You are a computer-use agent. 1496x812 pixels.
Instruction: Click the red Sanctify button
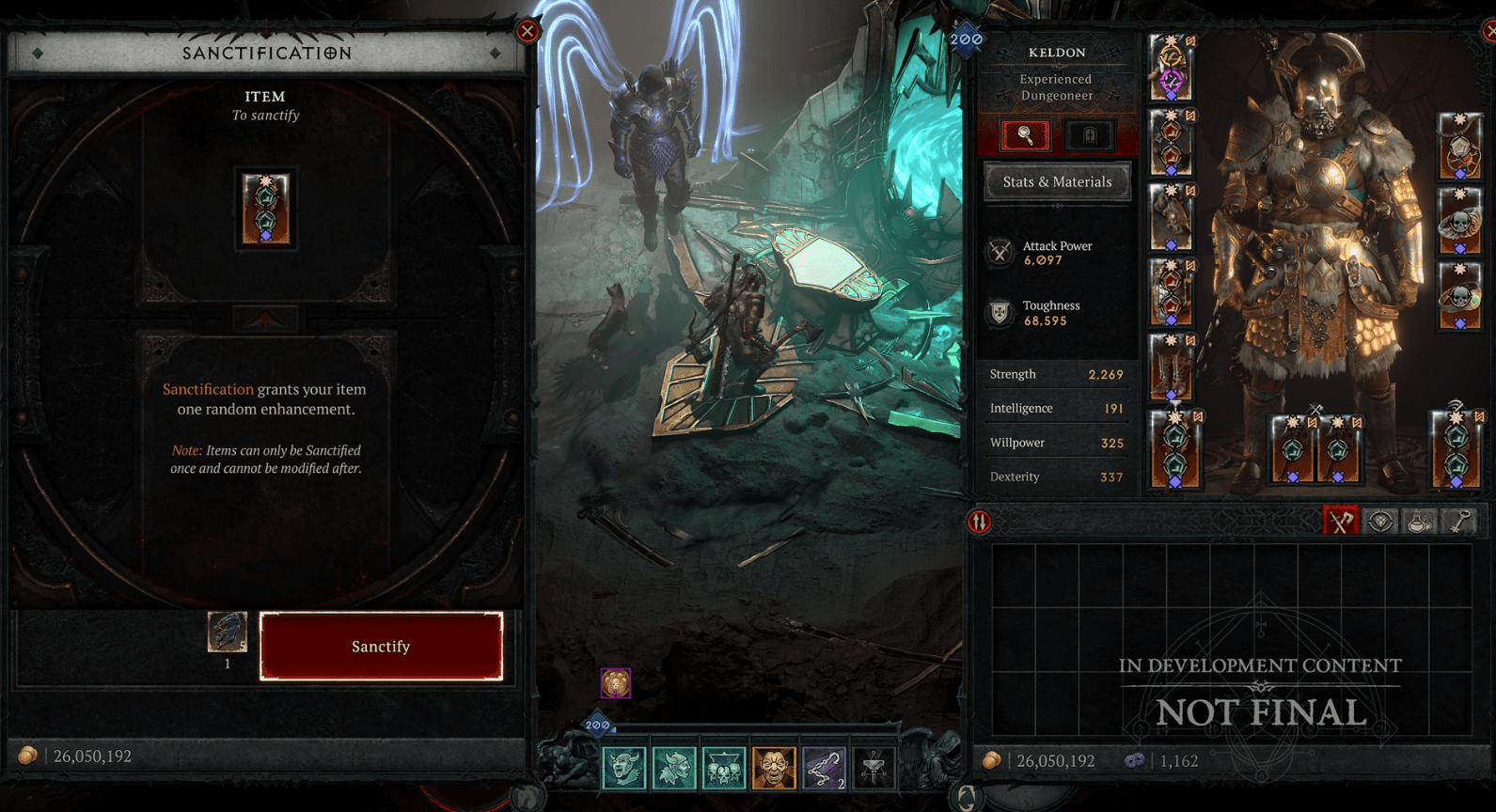[x=381, y=647]
